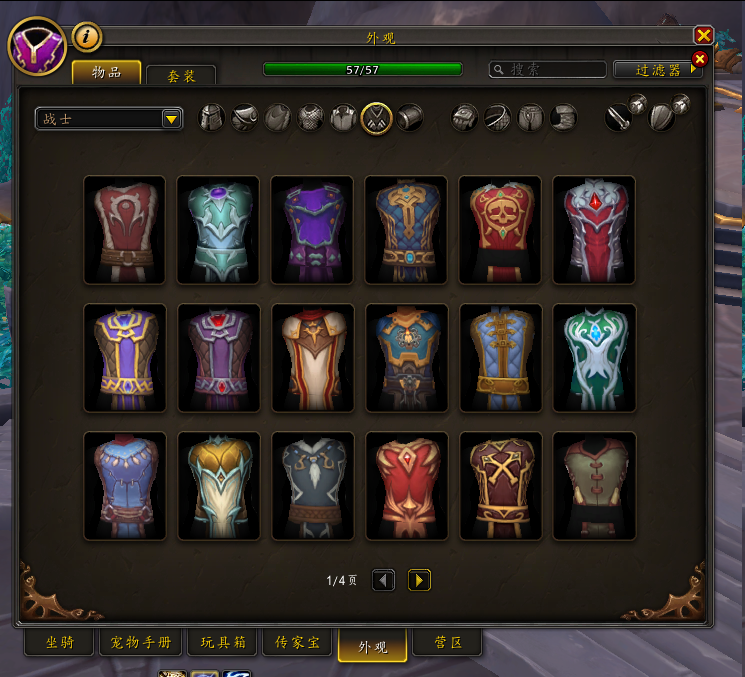Open the 营区 tab

(x=433, y=643)
